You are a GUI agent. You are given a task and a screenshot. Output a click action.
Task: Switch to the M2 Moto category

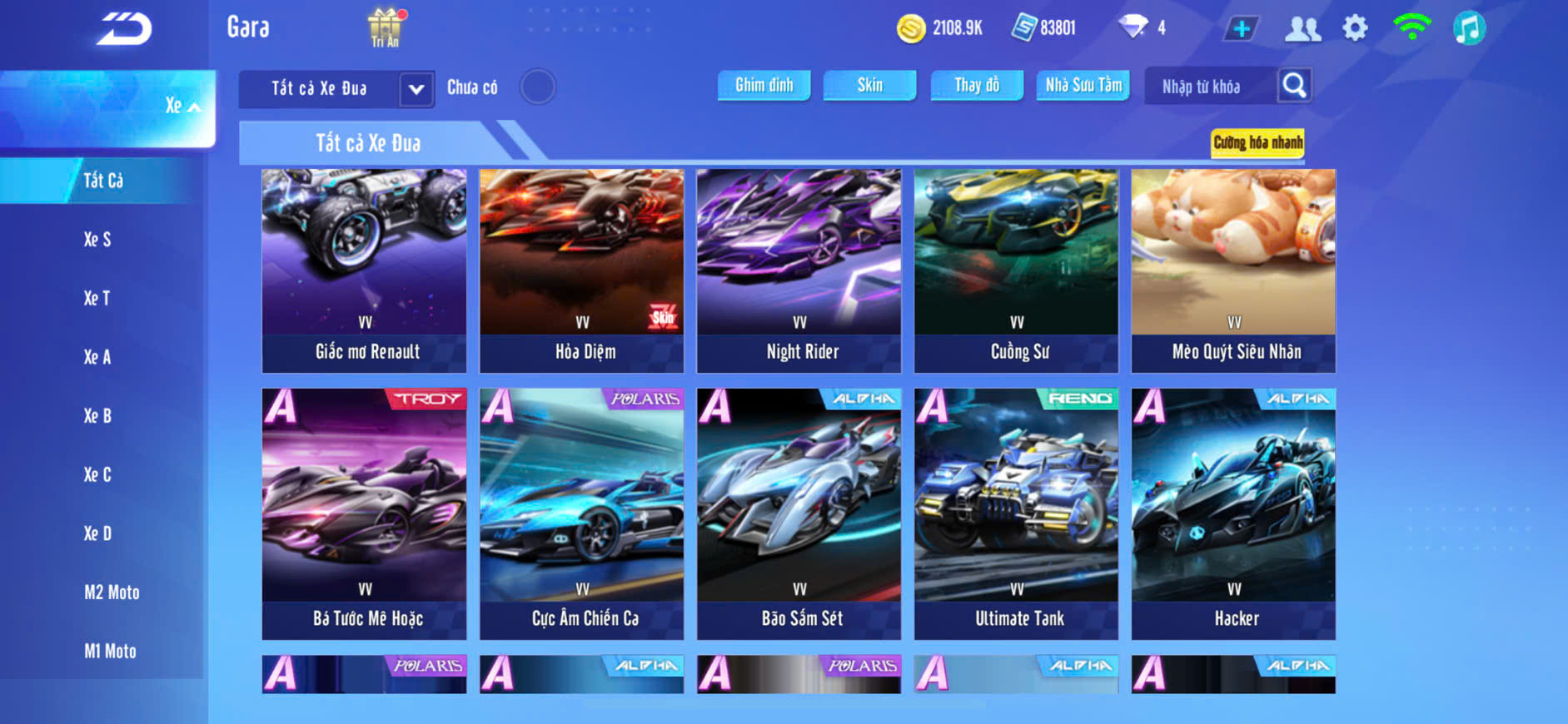[112, 593]
